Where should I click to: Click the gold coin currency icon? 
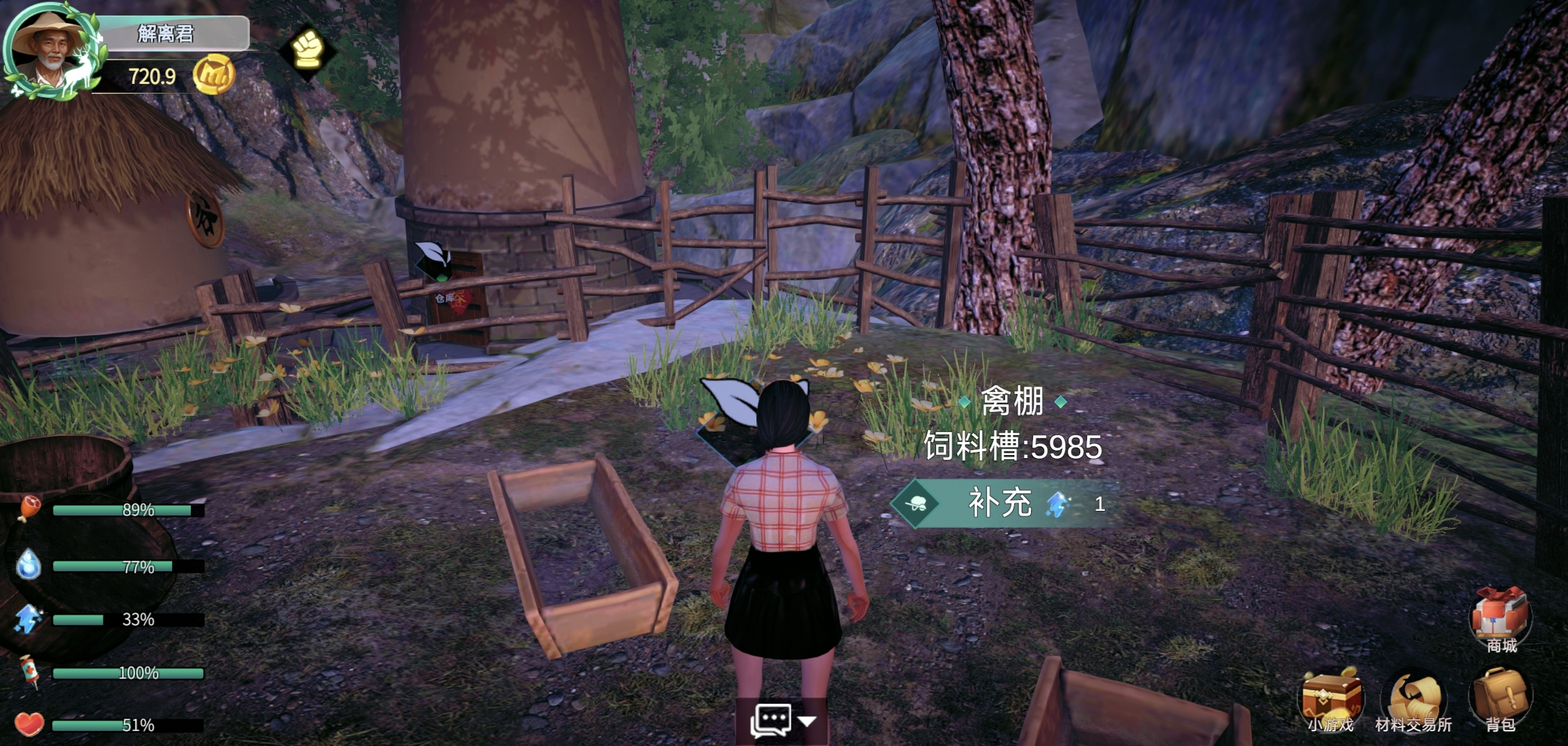213,75
